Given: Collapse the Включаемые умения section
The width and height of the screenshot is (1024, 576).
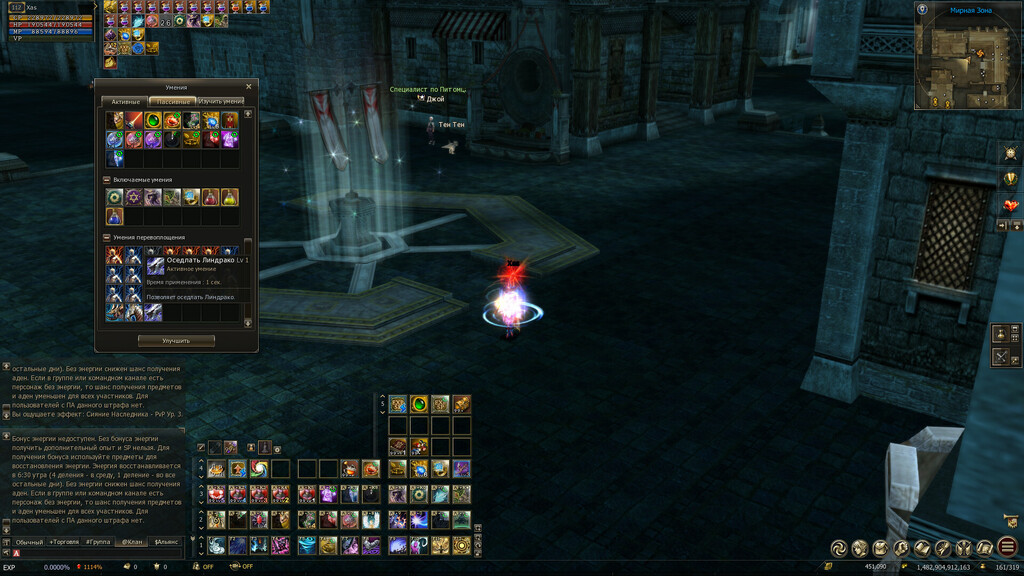Looking at the screenshot, I should pyautogui.click(x=108, y=180).
